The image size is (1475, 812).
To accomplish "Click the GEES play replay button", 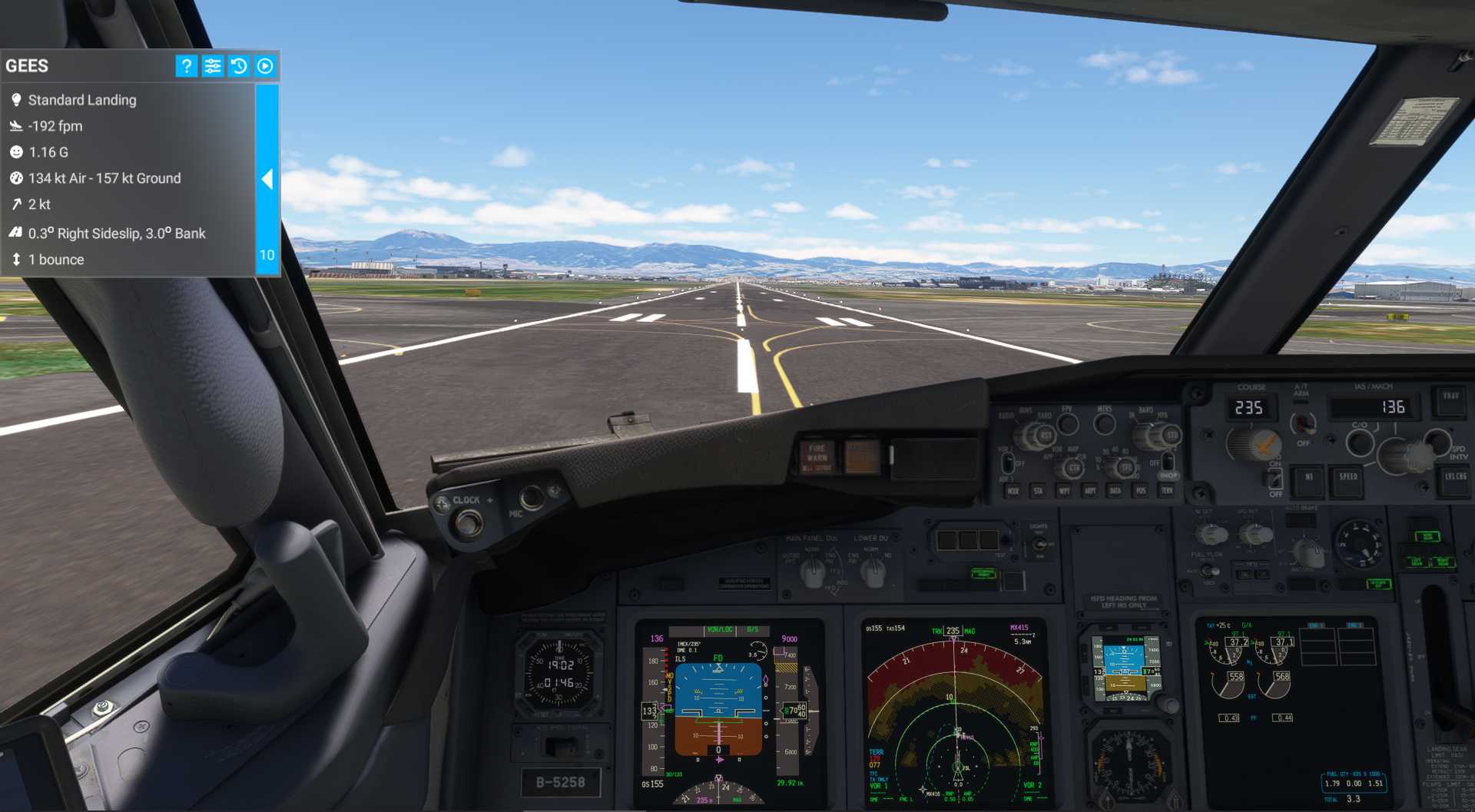I will [x=265, y=66].
